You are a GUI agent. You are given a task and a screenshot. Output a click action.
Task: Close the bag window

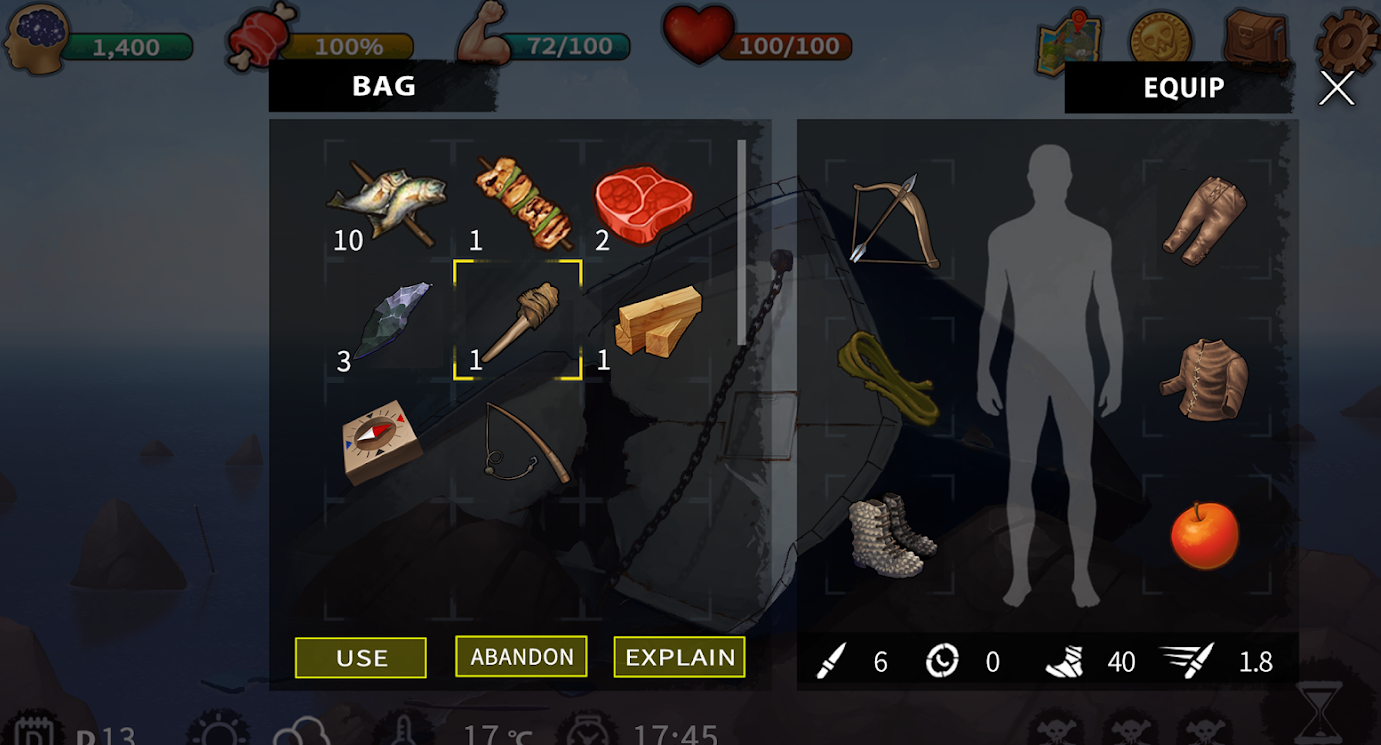(1336, 88)
